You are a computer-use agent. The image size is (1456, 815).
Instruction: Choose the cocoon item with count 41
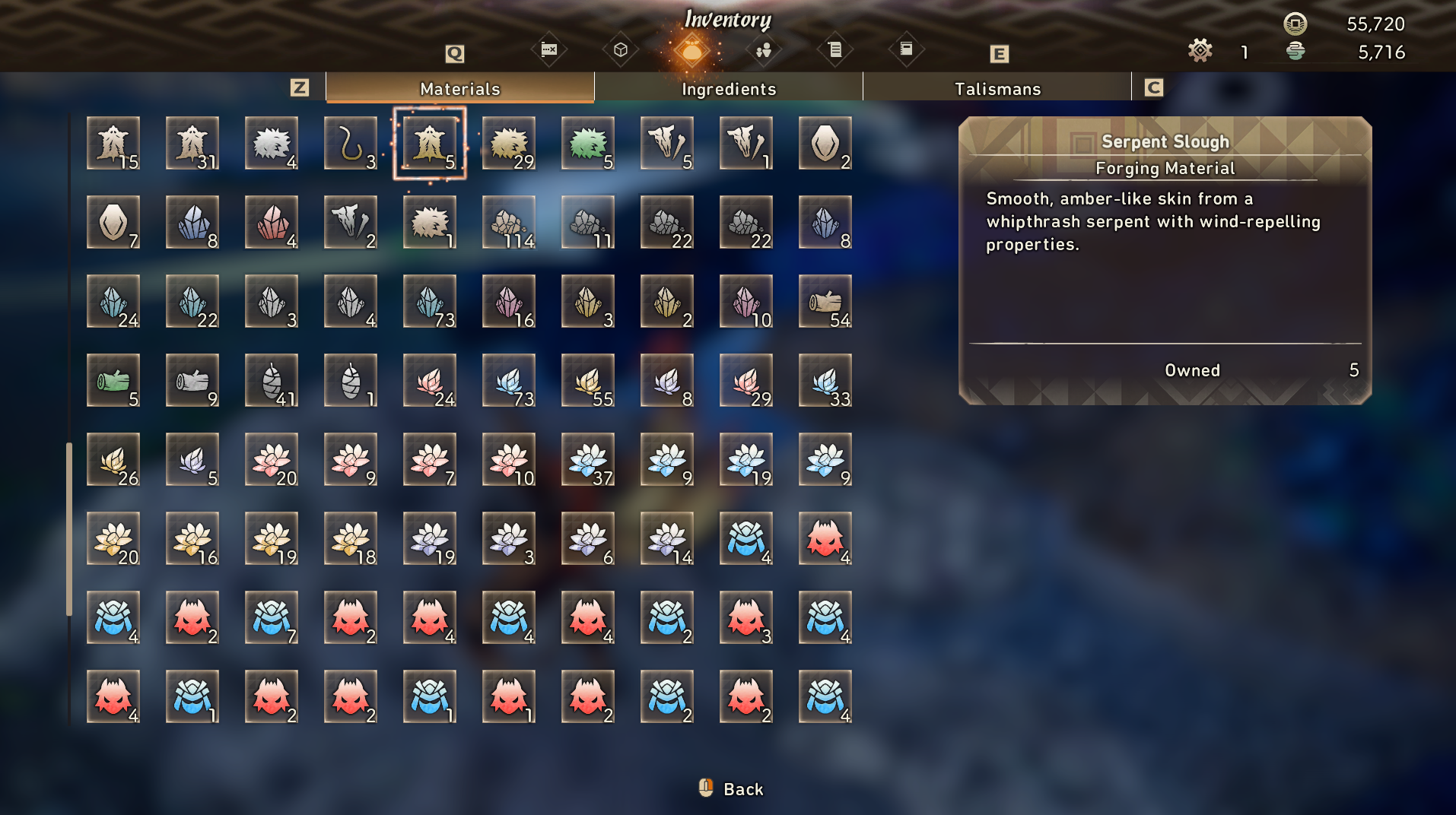coord(272,380)
